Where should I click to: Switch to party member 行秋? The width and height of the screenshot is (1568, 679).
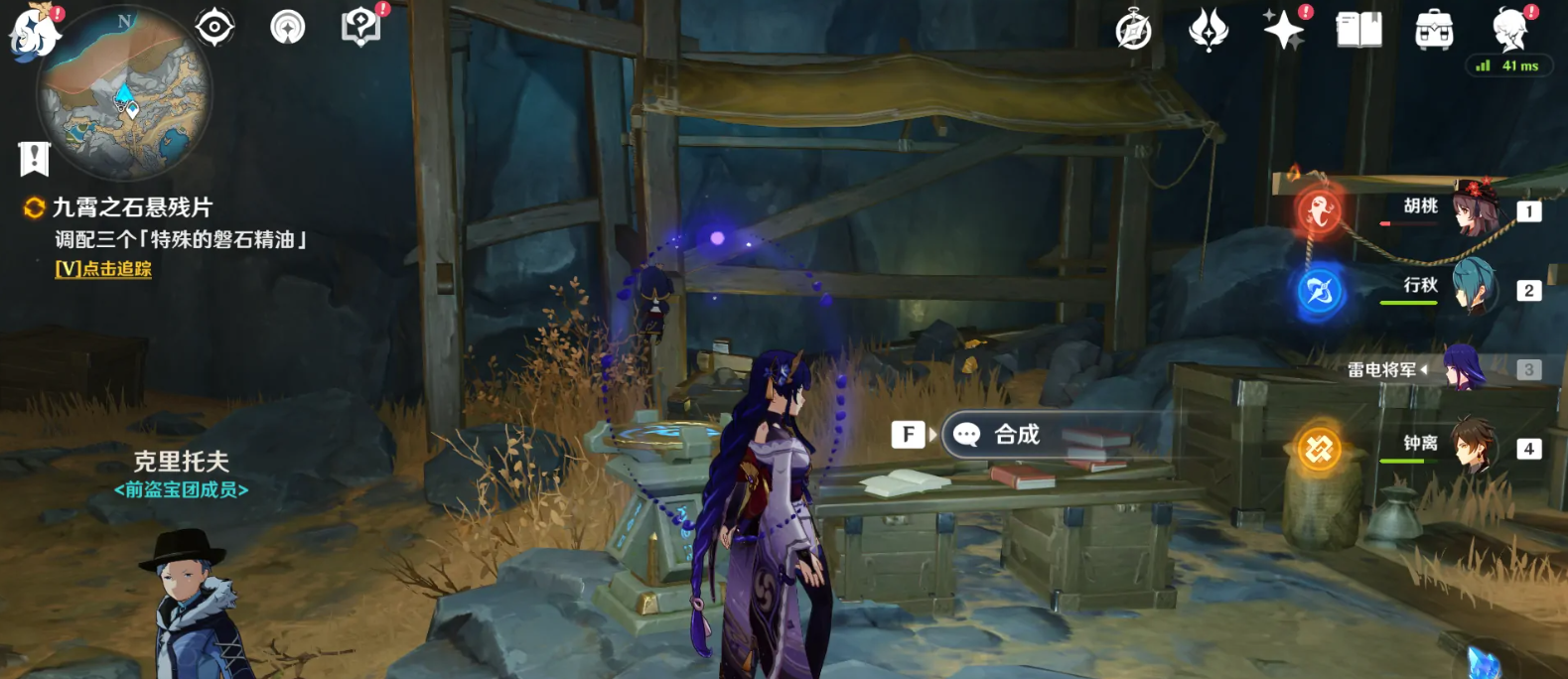[1475, 289]
